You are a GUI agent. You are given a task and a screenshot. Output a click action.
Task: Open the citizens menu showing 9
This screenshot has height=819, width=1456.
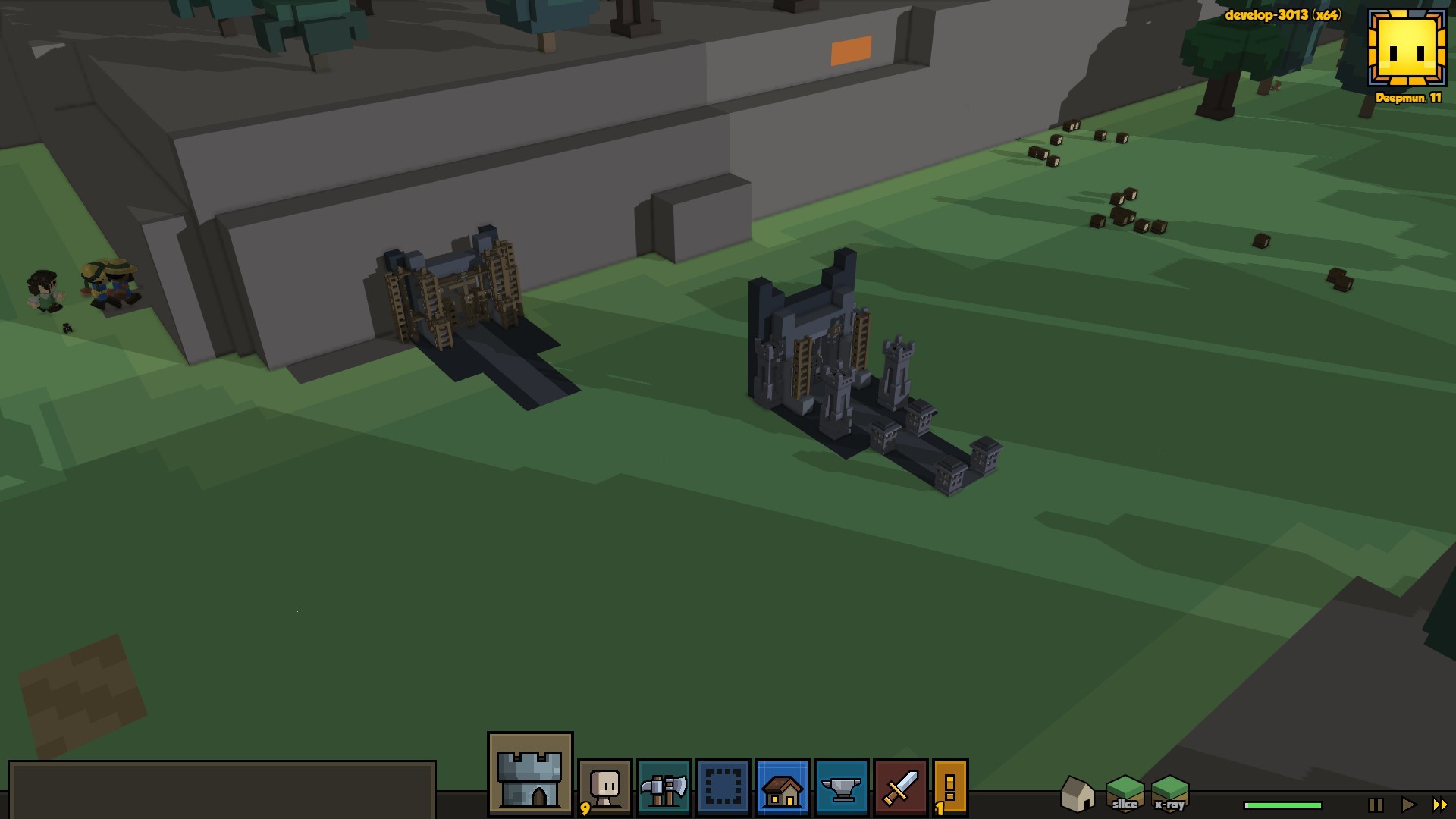[x=604, y=788]
